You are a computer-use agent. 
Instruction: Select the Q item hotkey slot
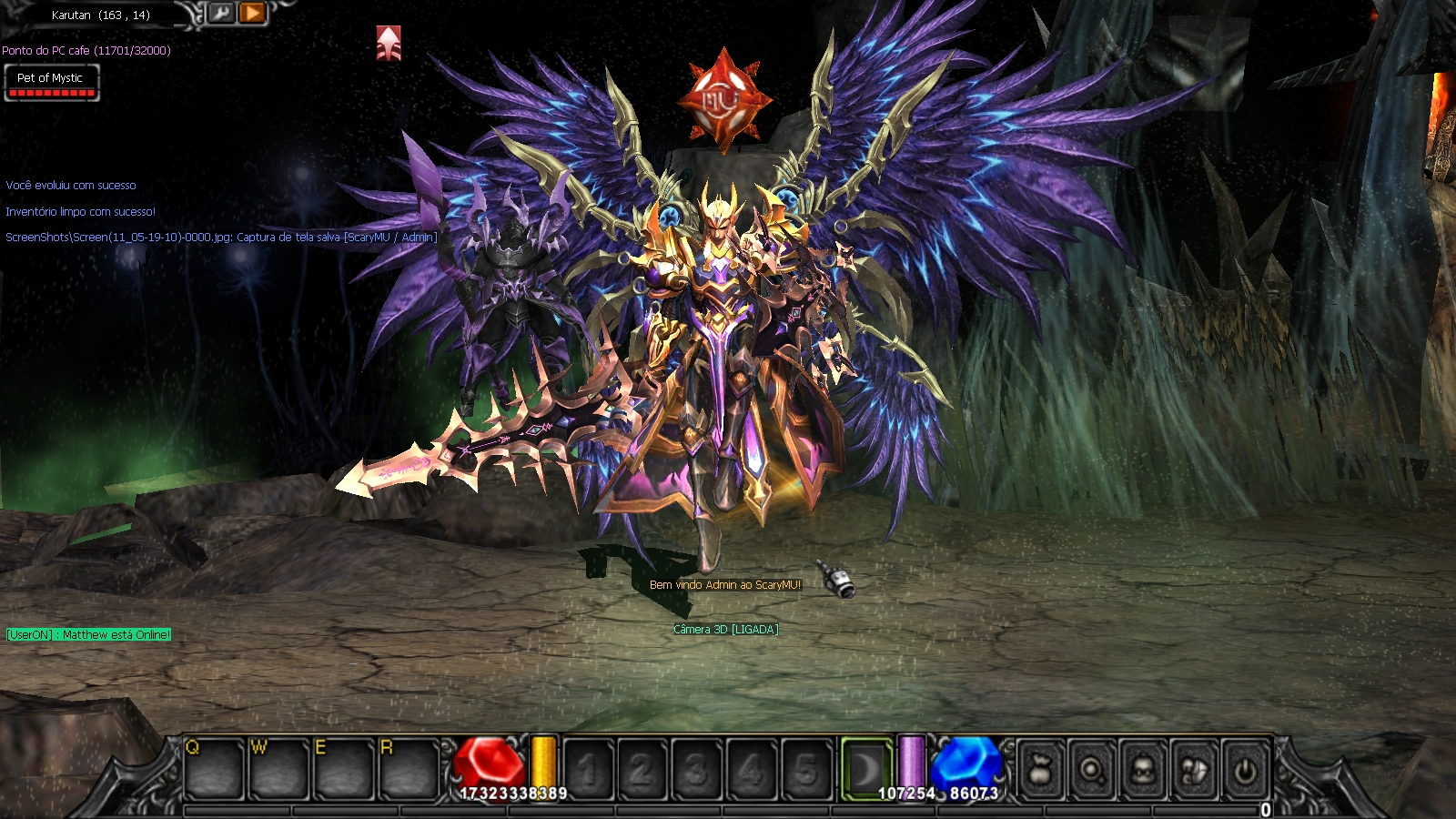215,769
